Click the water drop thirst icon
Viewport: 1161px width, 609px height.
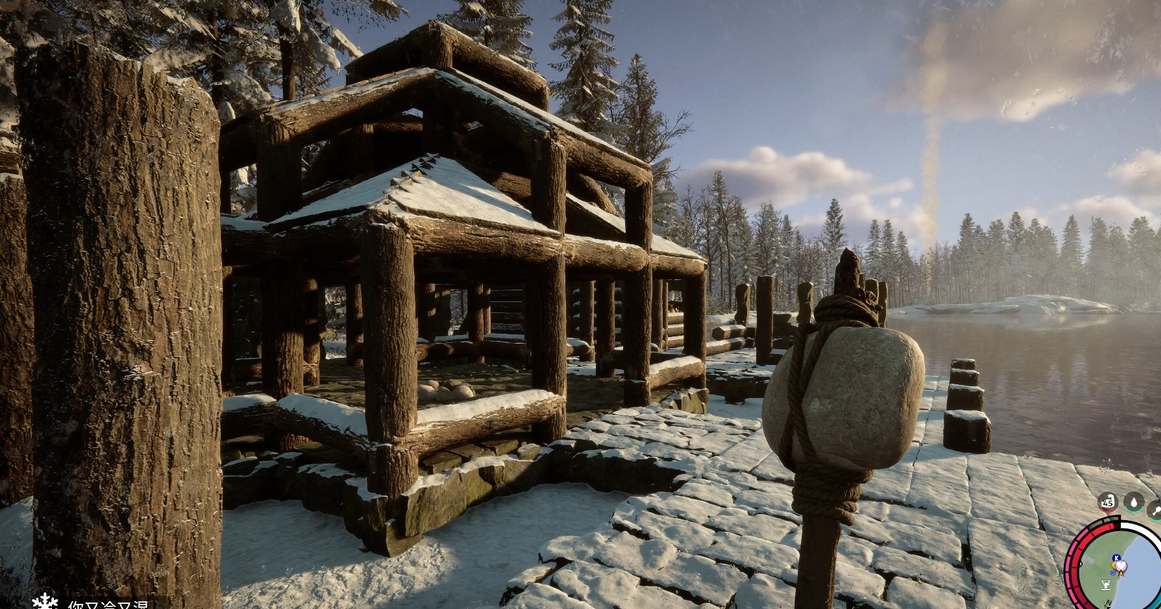pyautogui.click(x=1133, y=502)
